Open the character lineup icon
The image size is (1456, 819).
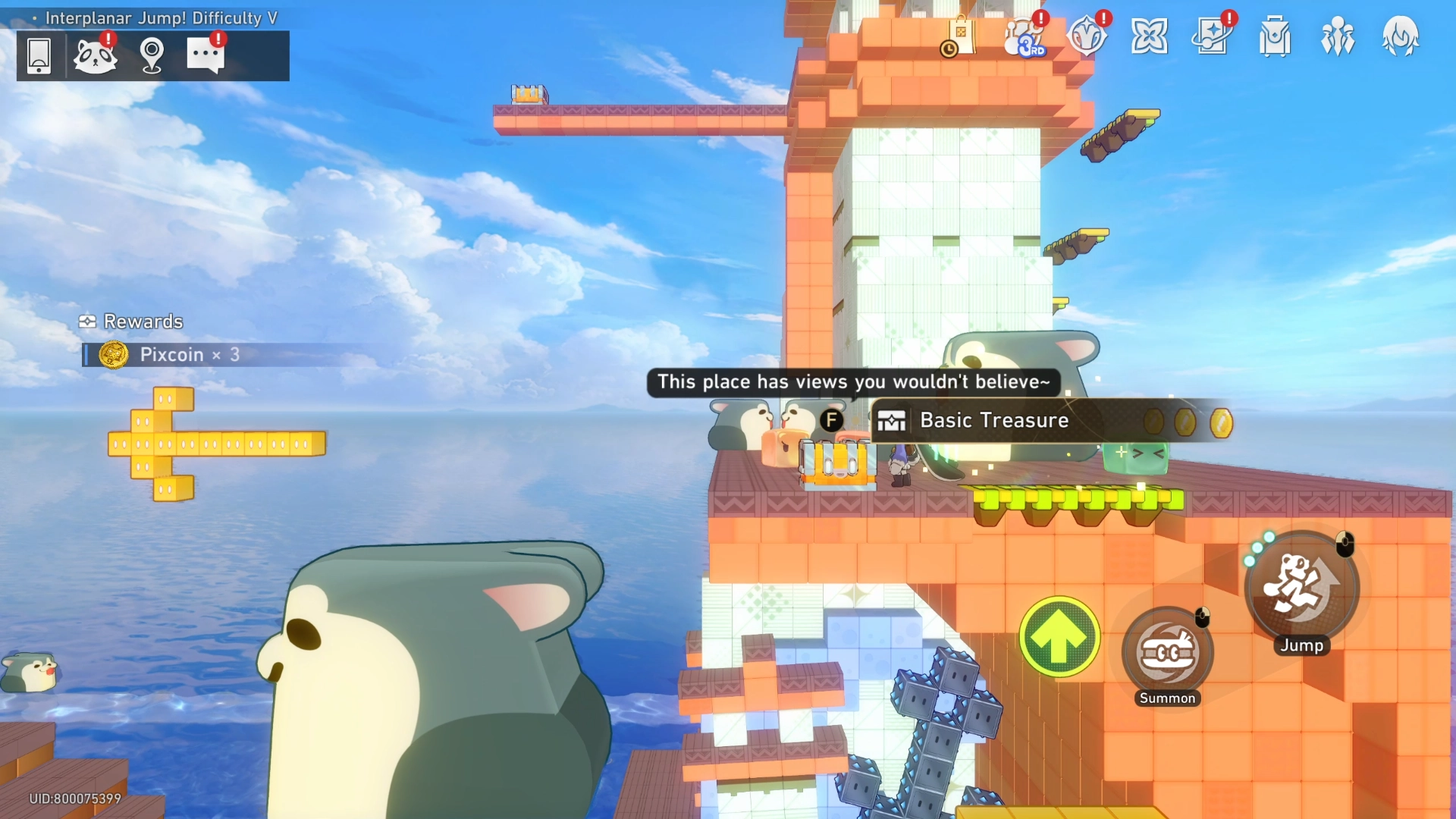[x=1338, y=36]
